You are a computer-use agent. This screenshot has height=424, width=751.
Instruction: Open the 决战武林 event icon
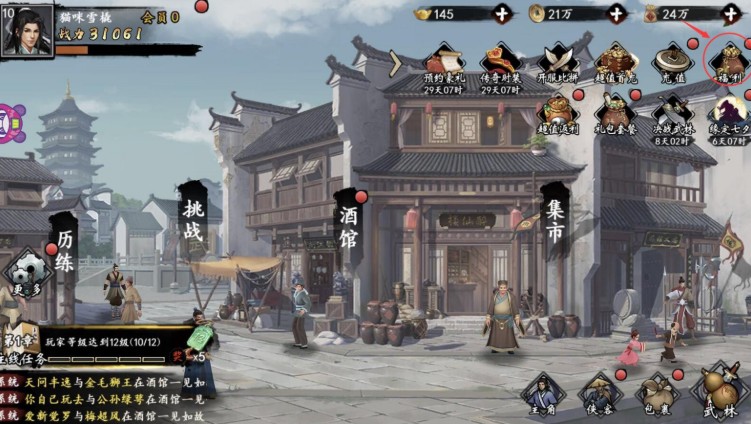673,114
